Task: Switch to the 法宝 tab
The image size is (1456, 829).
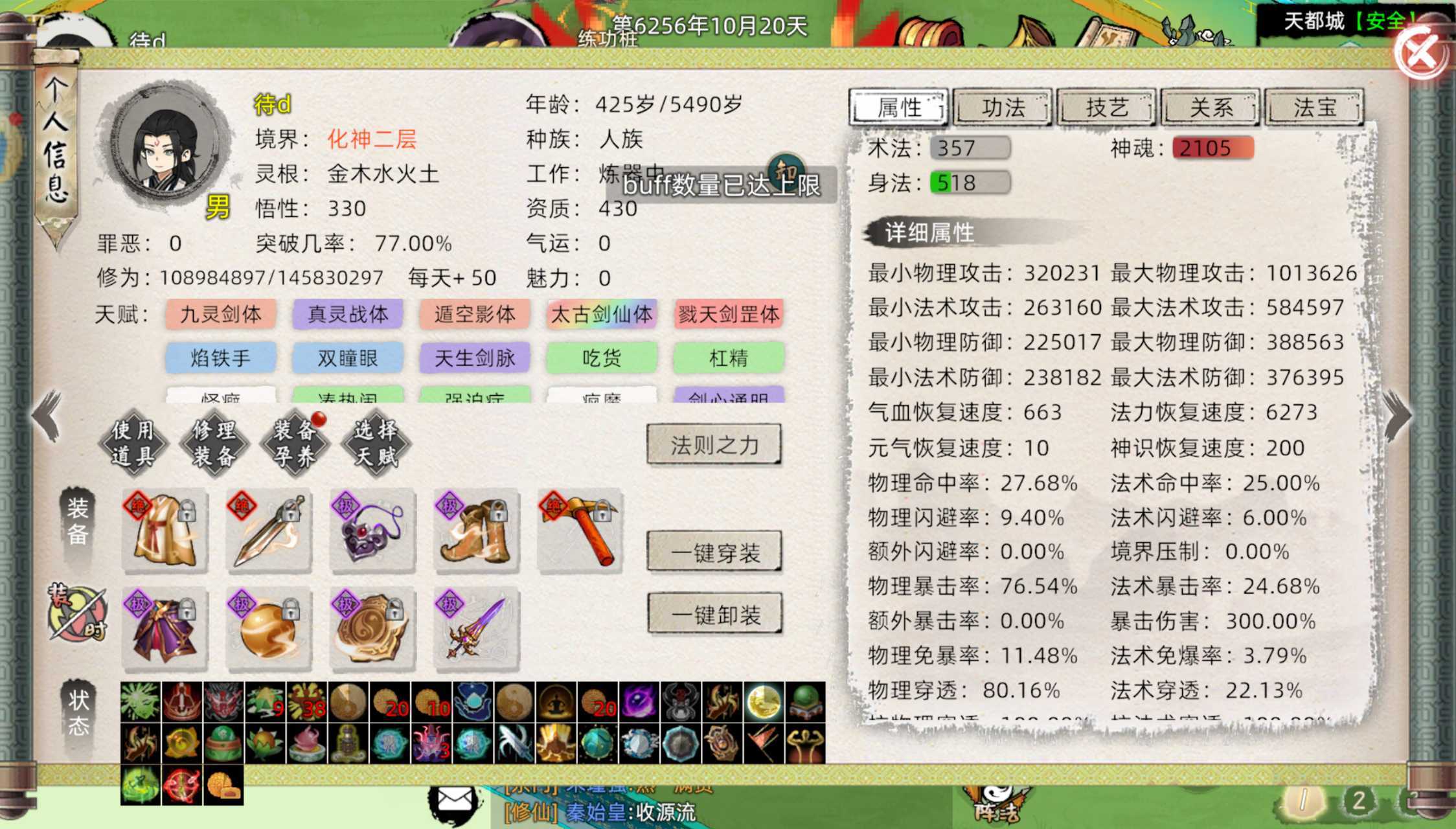Action: [x=1314, y=108]
